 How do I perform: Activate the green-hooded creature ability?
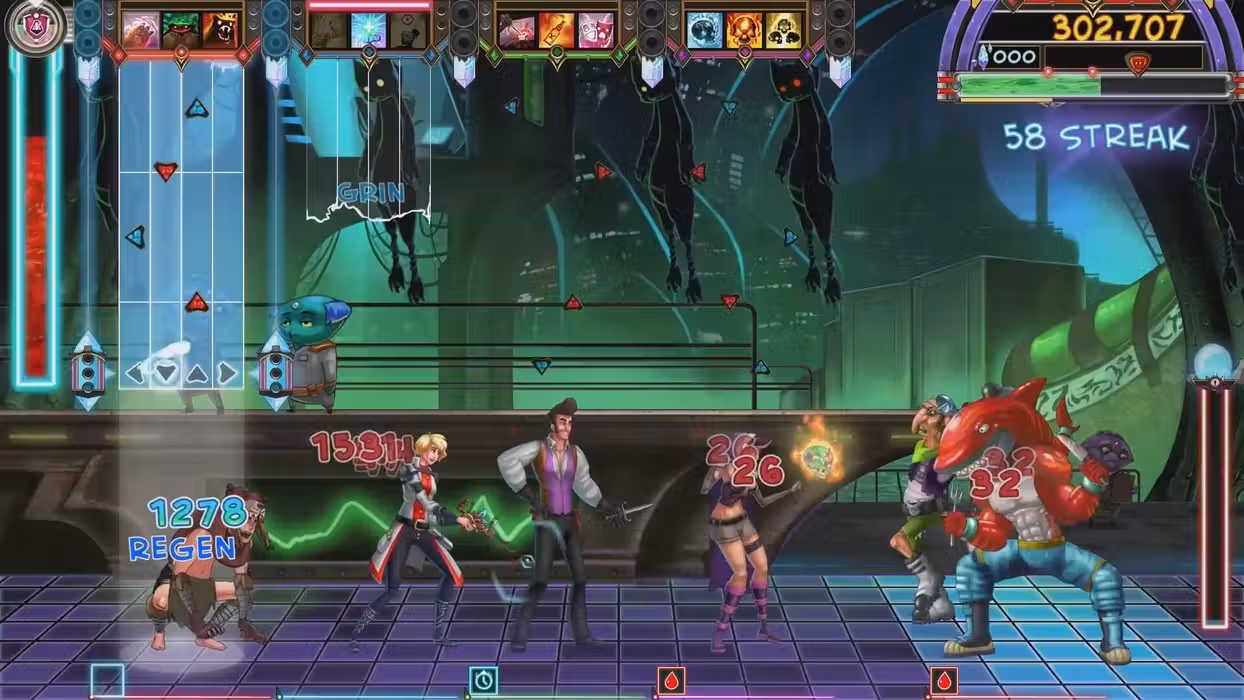click(181, 30)
